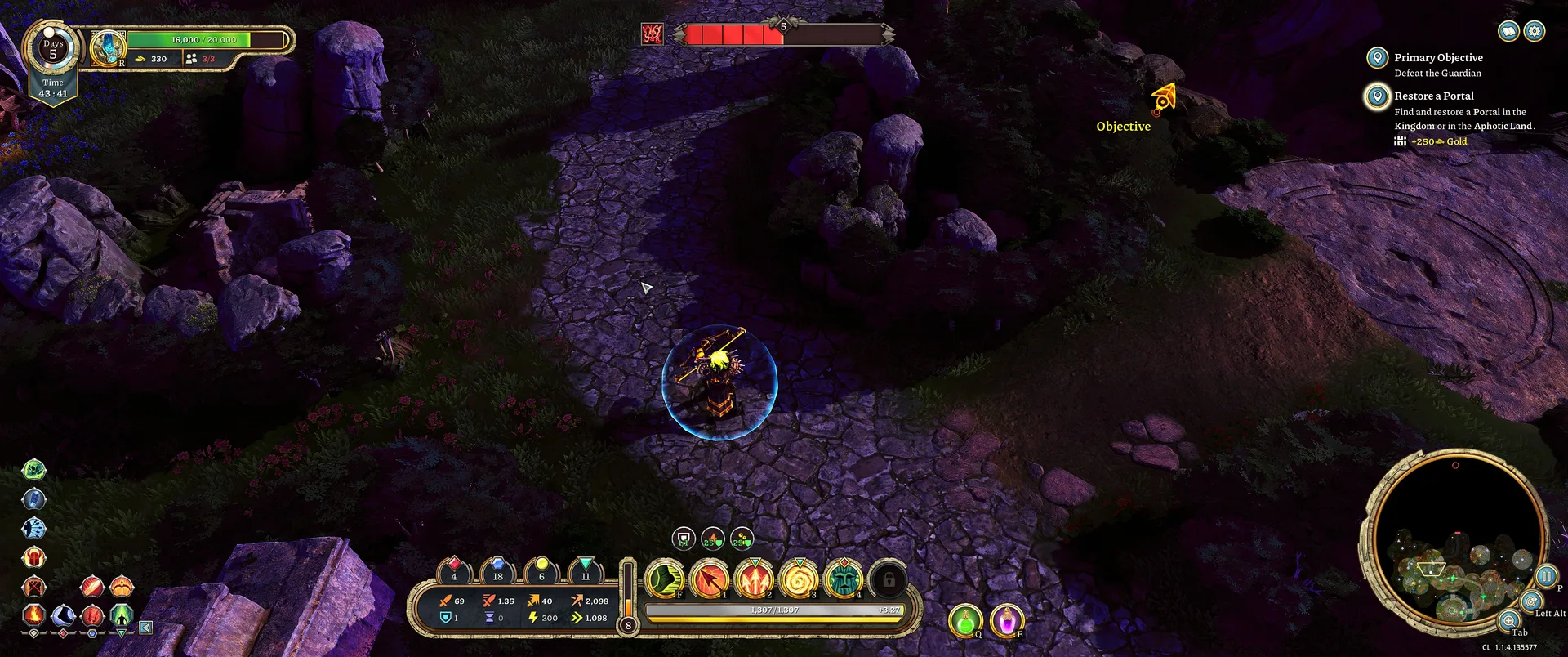Select the green skull perk icon
The image size is (1568, 657).
33,470
